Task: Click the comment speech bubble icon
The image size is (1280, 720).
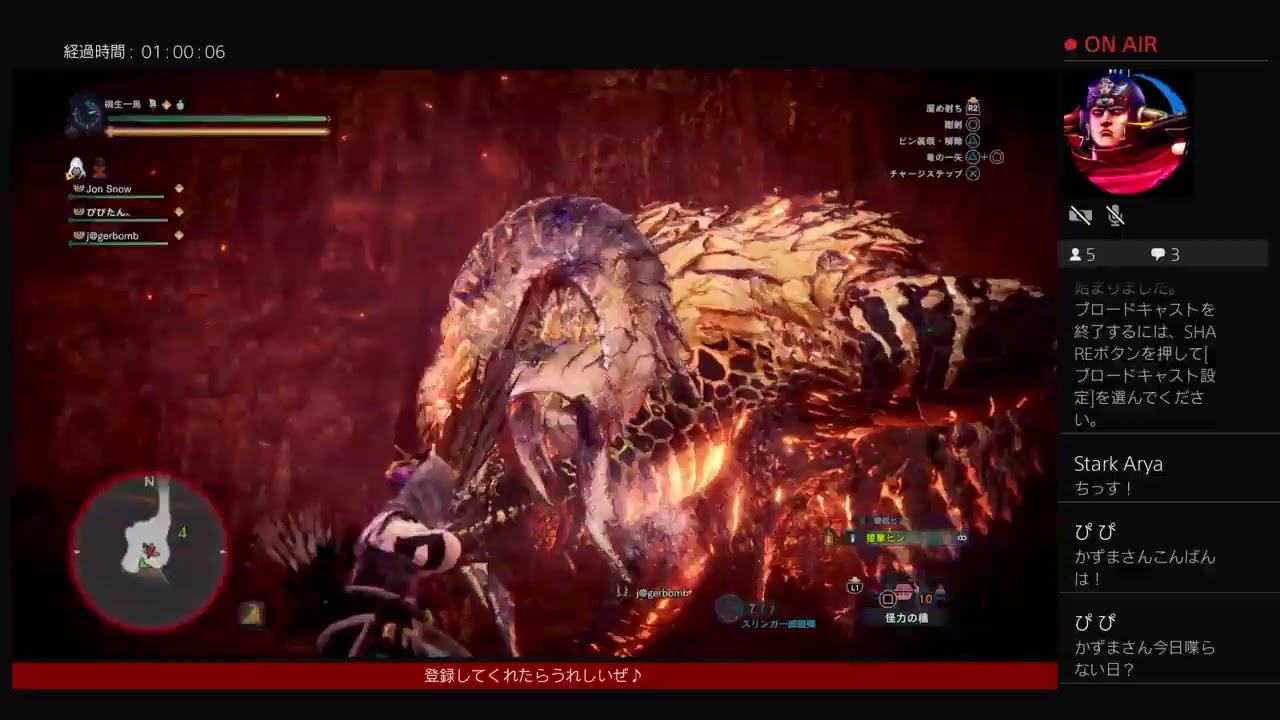Action: click(1156, 254)
